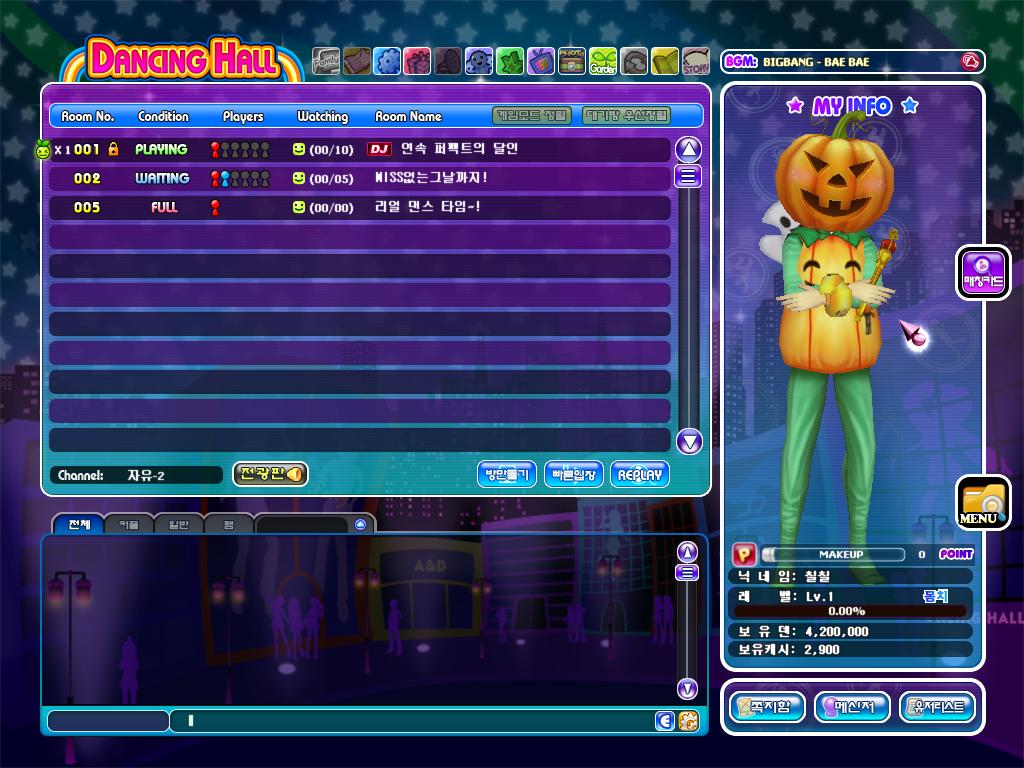Launch the 메신저 messenger
Viewport: 1024px width, 768px height.
(x=852, y=707)
